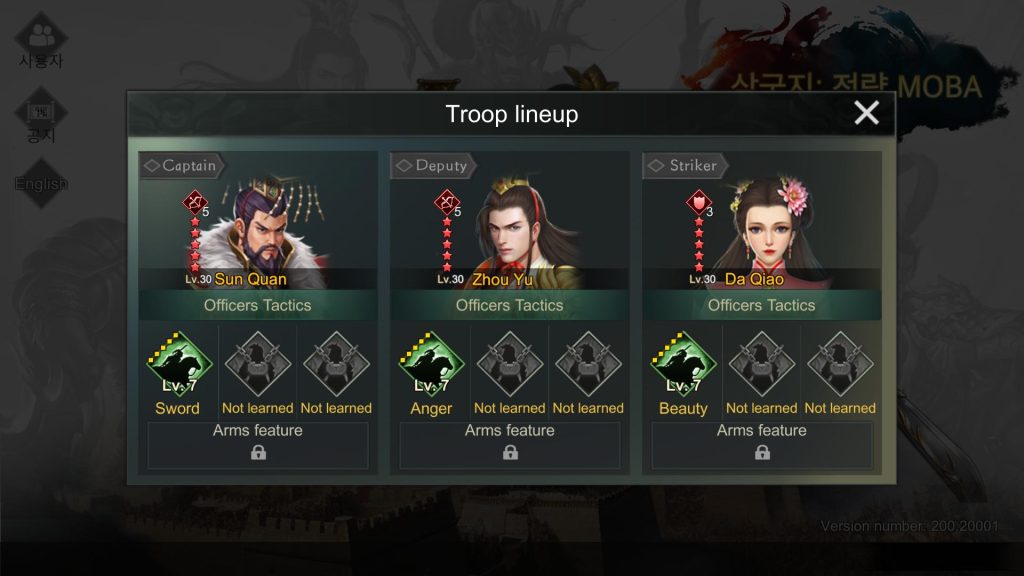
Task: Click Sun Quan's locked Arms feature
Action: [258, 446]
